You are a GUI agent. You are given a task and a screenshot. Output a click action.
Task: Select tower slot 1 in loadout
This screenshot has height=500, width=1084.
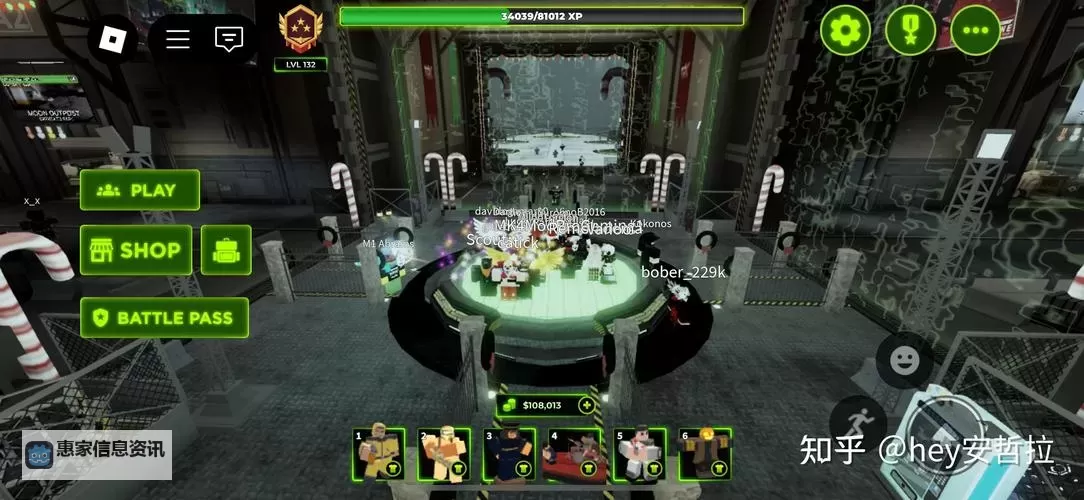[x=379, y=454]
